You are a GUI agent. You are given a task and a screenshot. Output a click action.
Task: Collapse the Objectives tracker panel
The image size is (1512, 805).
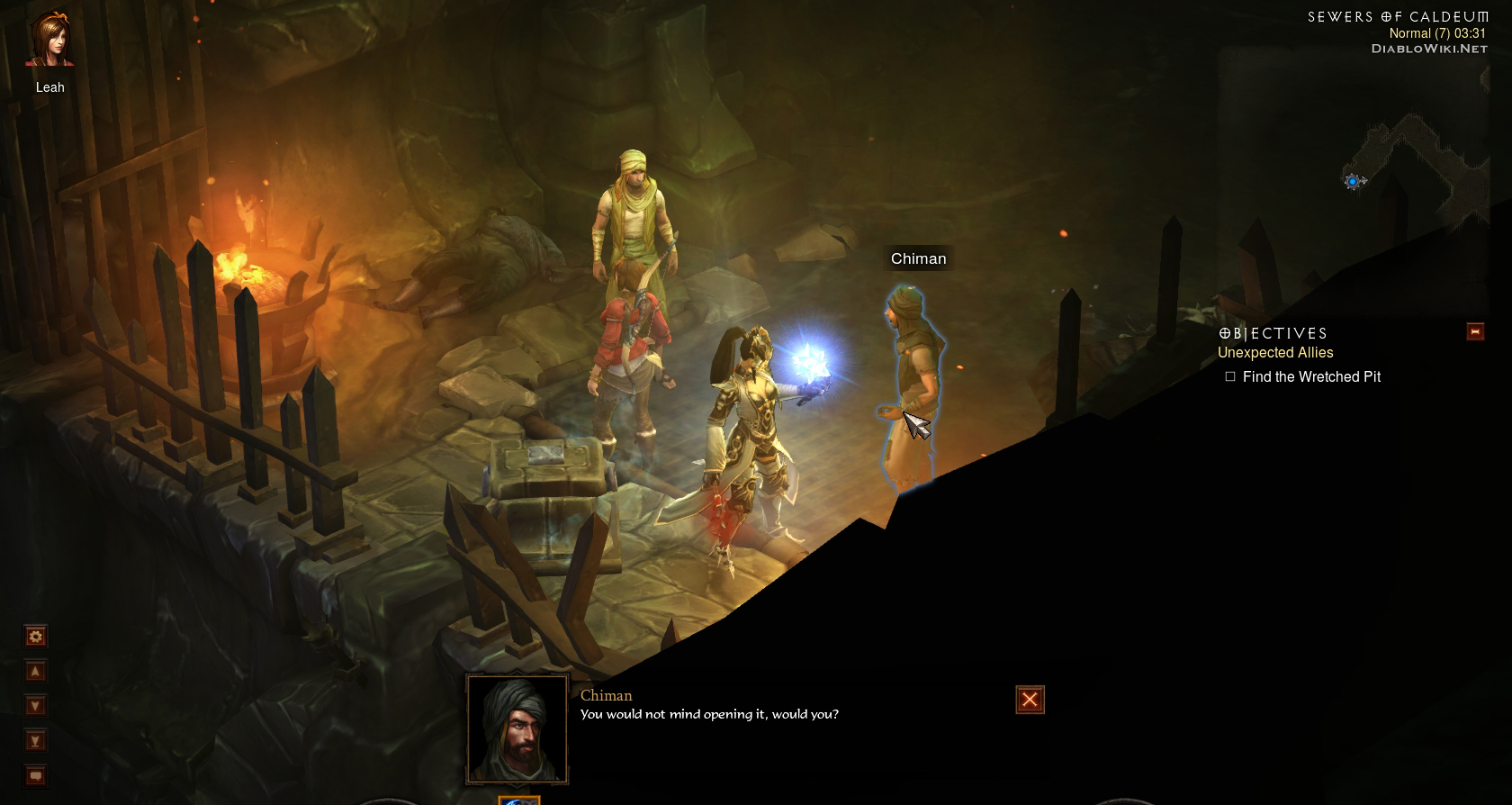1475,331
